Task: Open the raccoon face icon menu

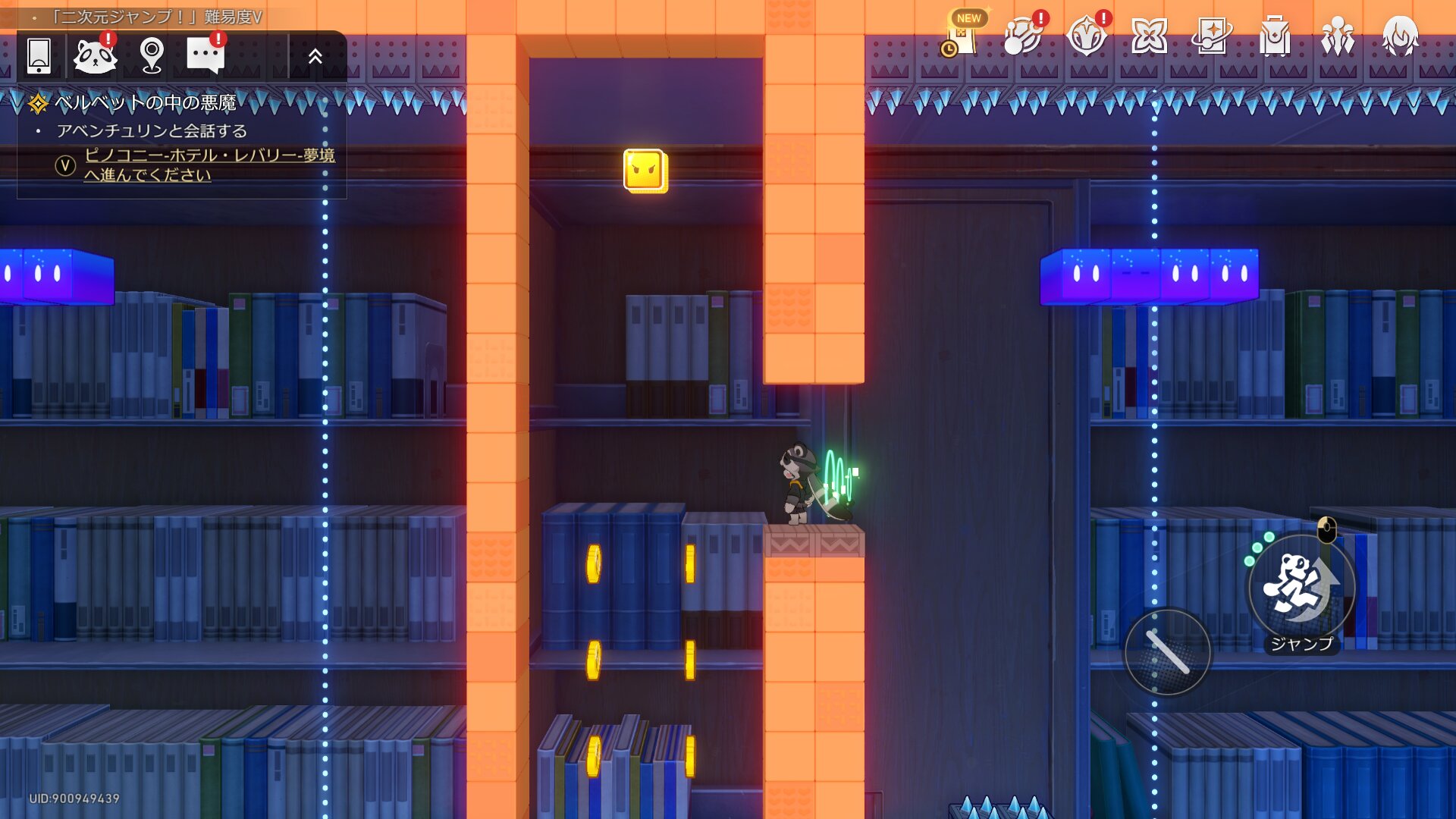Action: coord(95,55)
